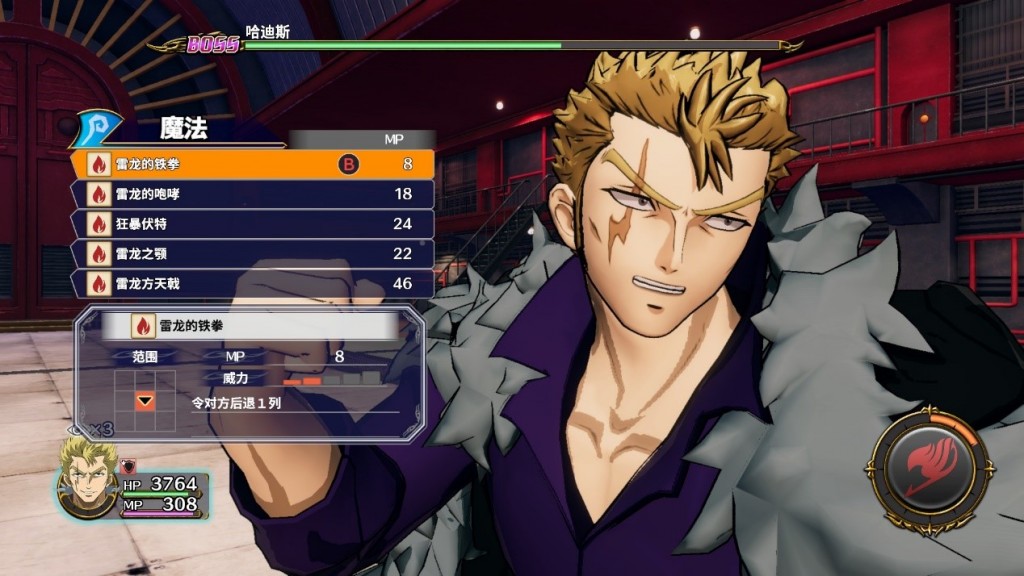Select the 雷龙的铁拳 spell

pos(250,164)
